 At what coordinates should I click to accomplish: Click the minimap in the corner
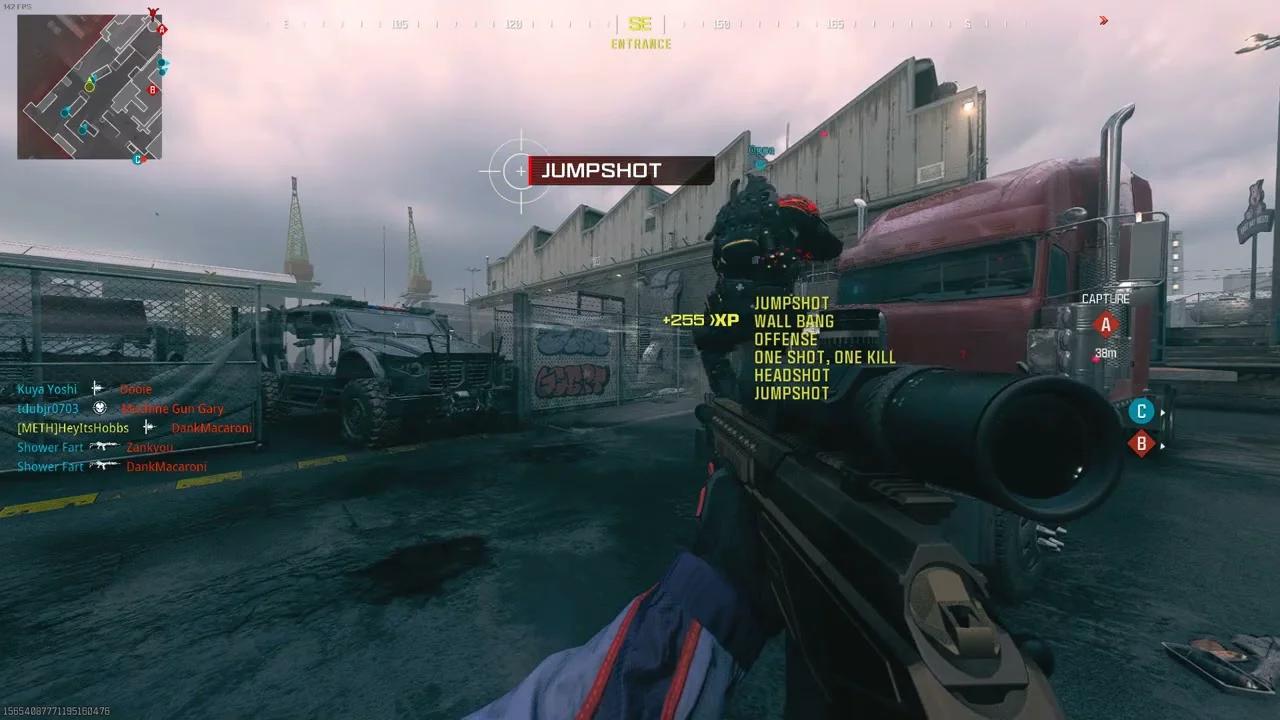[89, 87]
